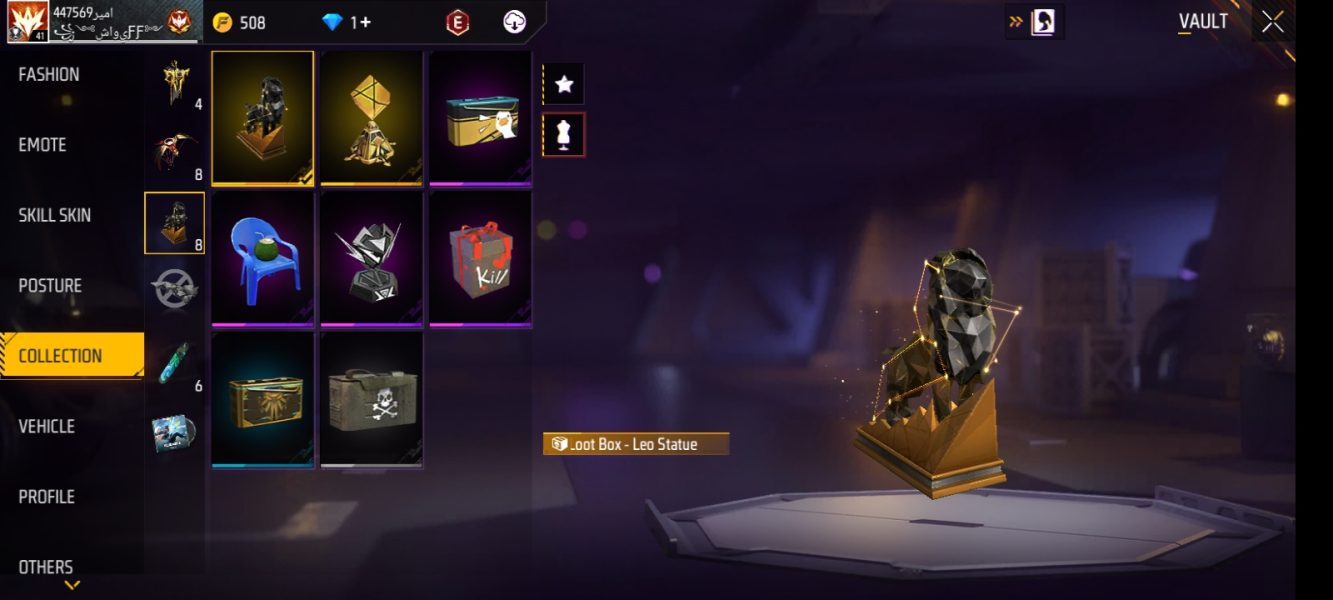1333x600 pixels.
Task: Open the diamond top-up counter
Action: pos(347,22)
